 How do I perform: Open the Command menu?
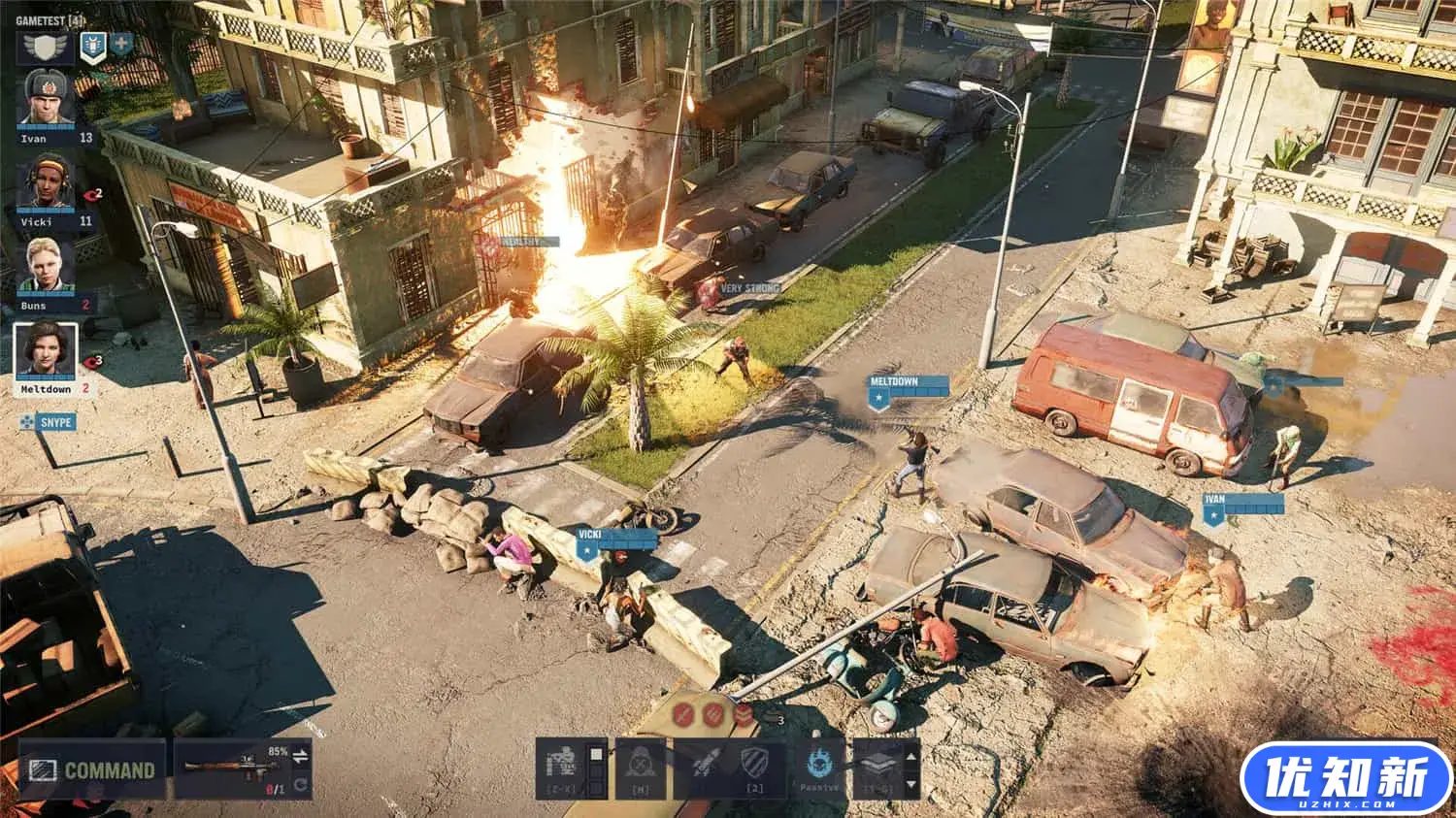click(93, 770)
